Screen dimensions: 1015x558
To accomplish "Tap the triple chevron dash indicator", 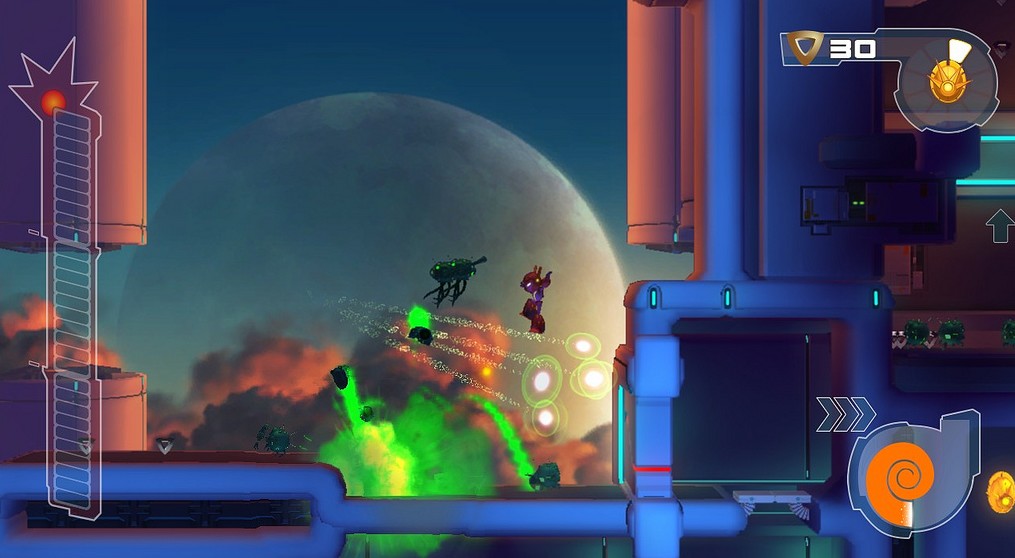I will pos(845,414).
